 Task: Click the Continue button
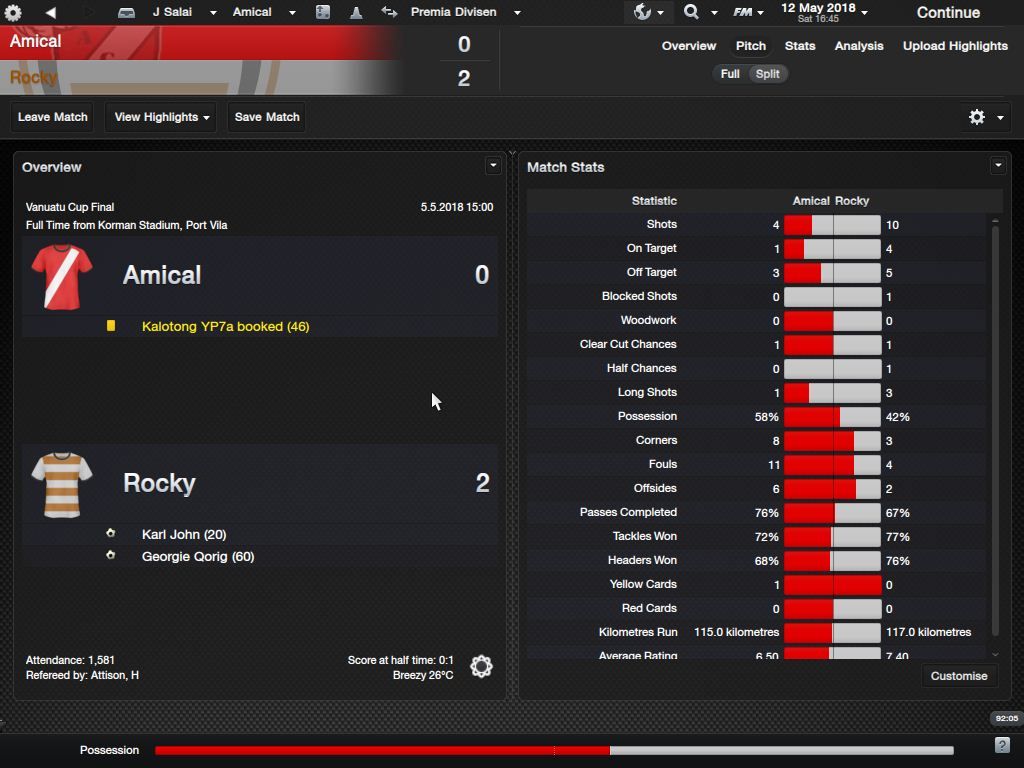[x=947, y=13]
